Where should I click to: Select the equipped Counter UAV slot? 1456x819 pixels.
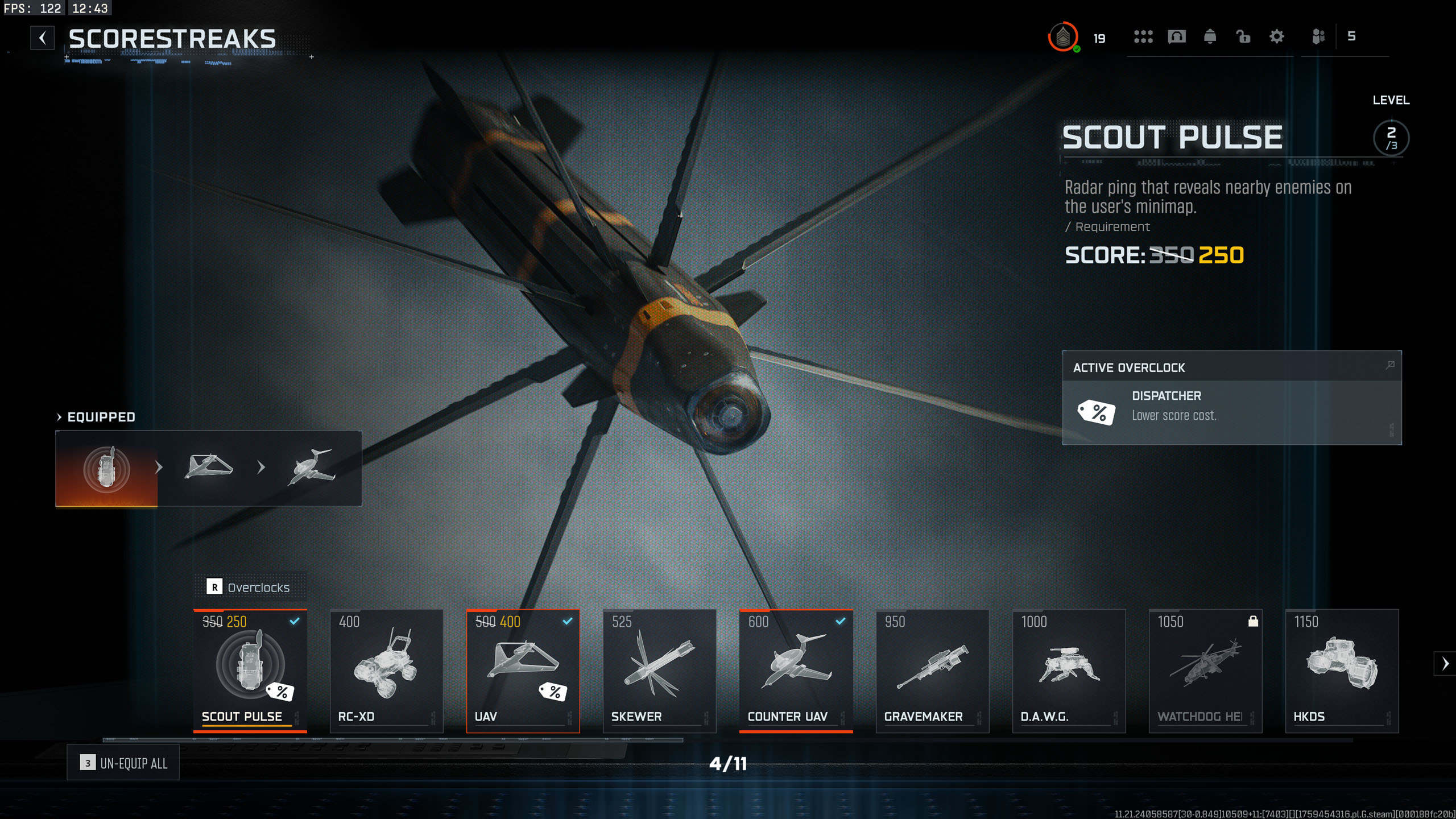click(311, 467)
